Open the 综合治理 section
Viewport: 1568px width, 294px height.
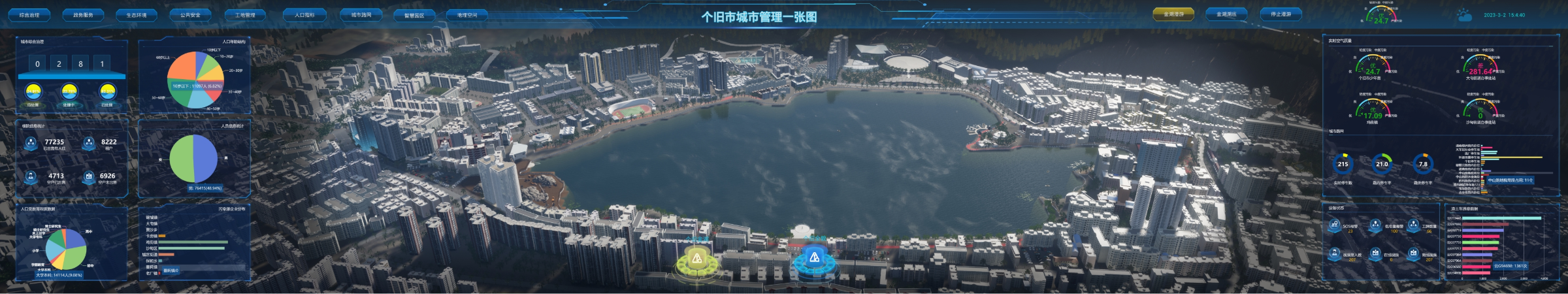pyautogui.click(x=29, y=14)
